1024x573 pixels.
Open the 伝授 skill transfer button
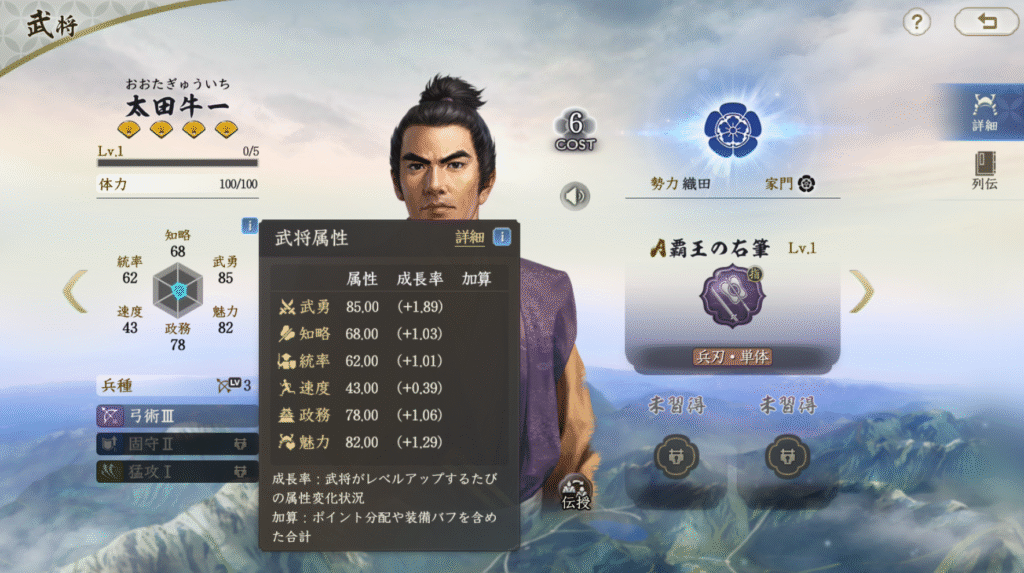[x=576, y=490]
